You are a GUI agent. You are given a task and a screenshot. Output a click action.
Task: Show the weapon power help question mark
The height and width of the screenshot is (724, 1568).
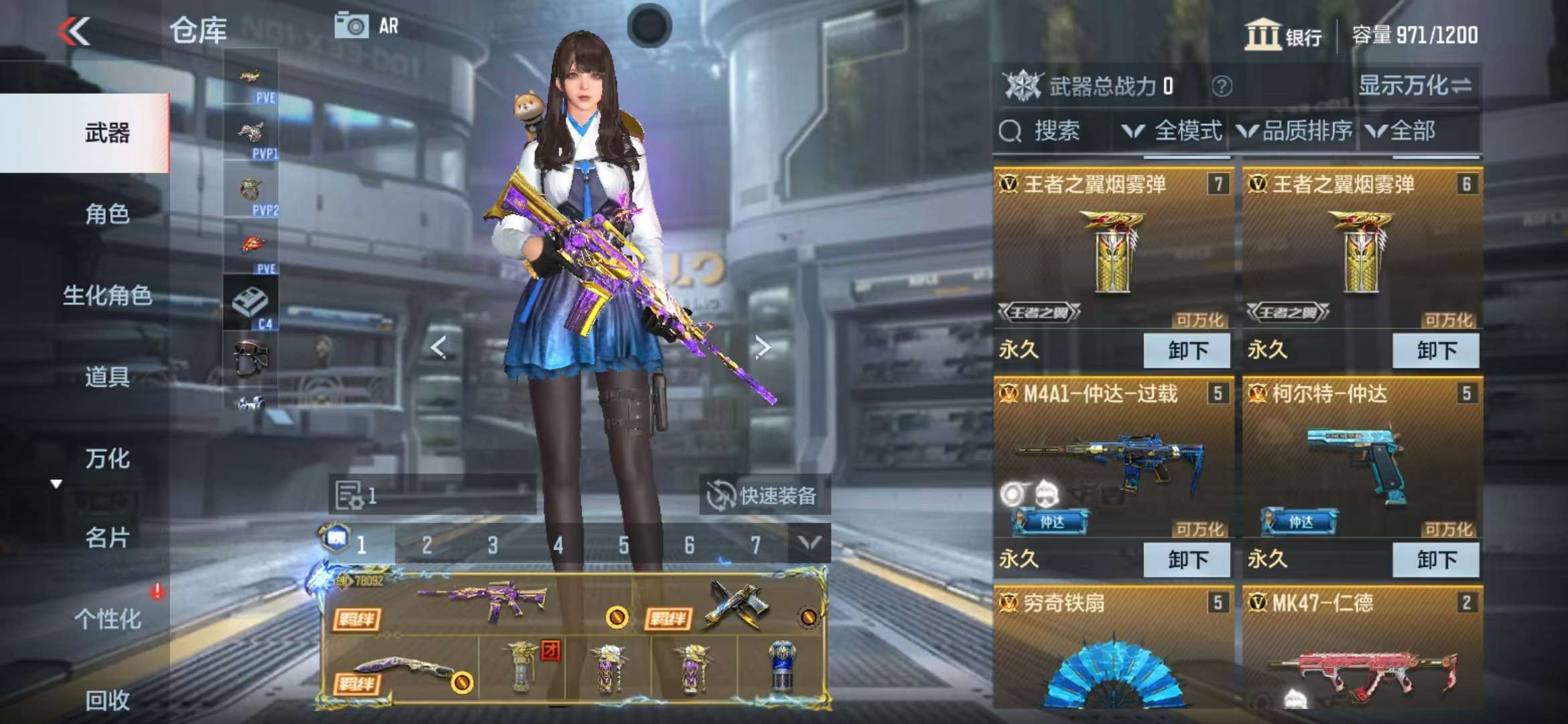[x=1222, y=86]
